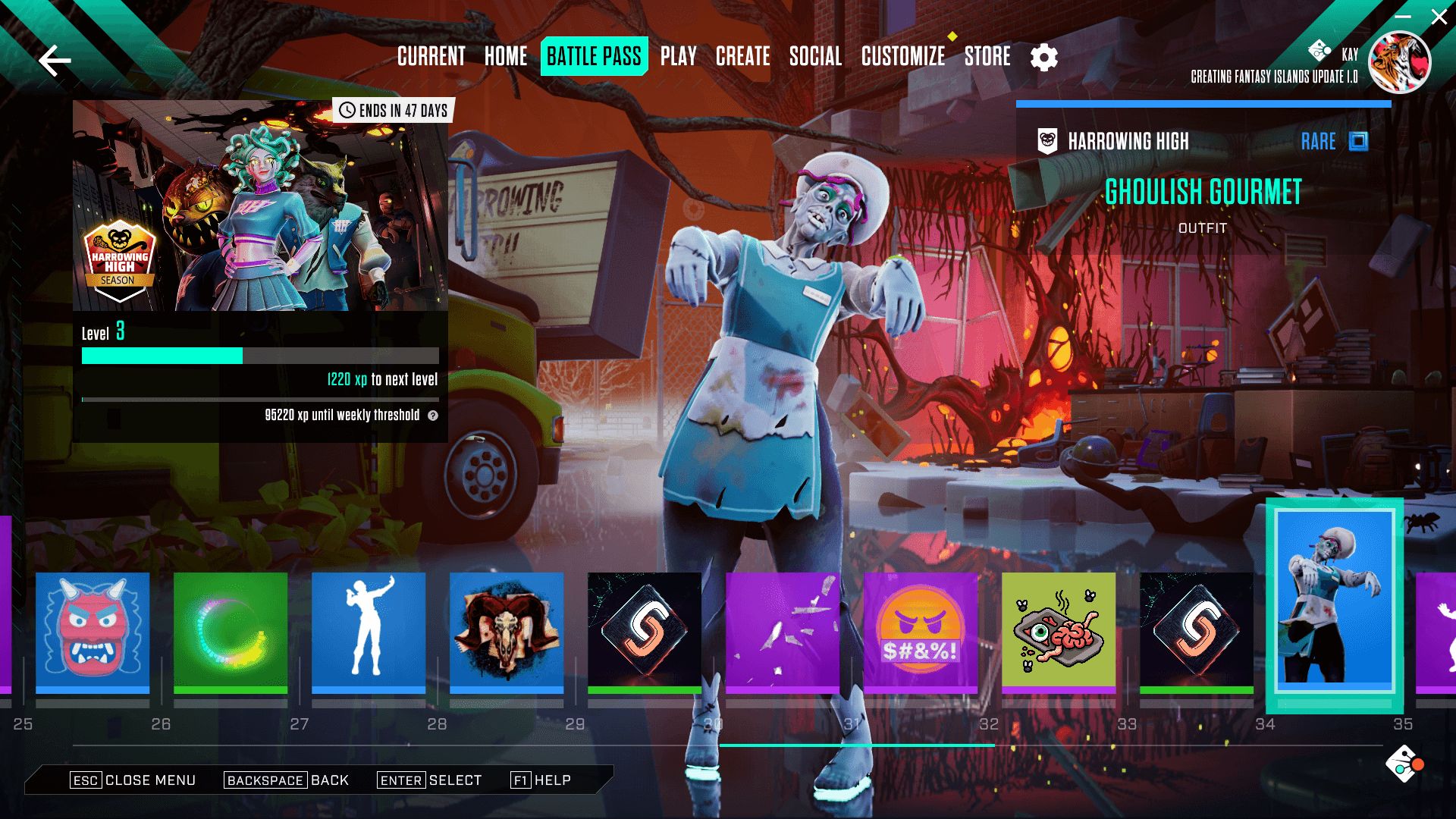This screenshot has height=819, width=1456.
Task: Go to the Play tab
Action: point(678,56)
